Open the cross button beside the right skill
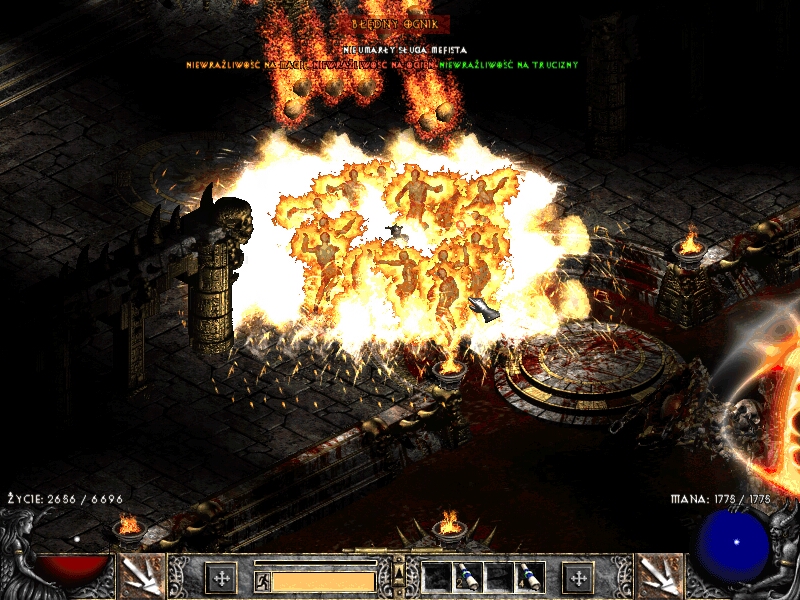The image size is (800, 600). click(577, 577)
